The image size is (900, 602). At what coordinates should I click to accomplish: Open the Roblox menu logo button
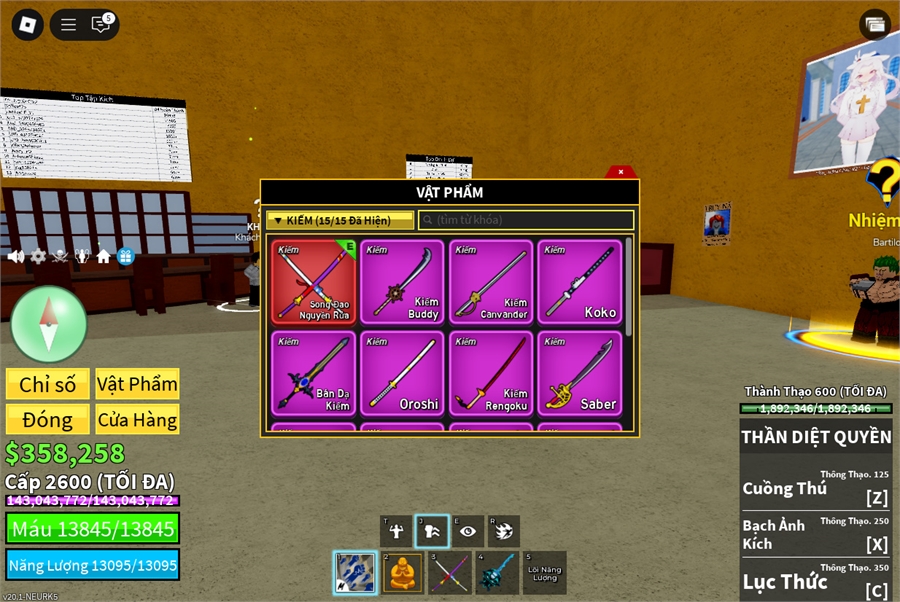pos(27,25)
